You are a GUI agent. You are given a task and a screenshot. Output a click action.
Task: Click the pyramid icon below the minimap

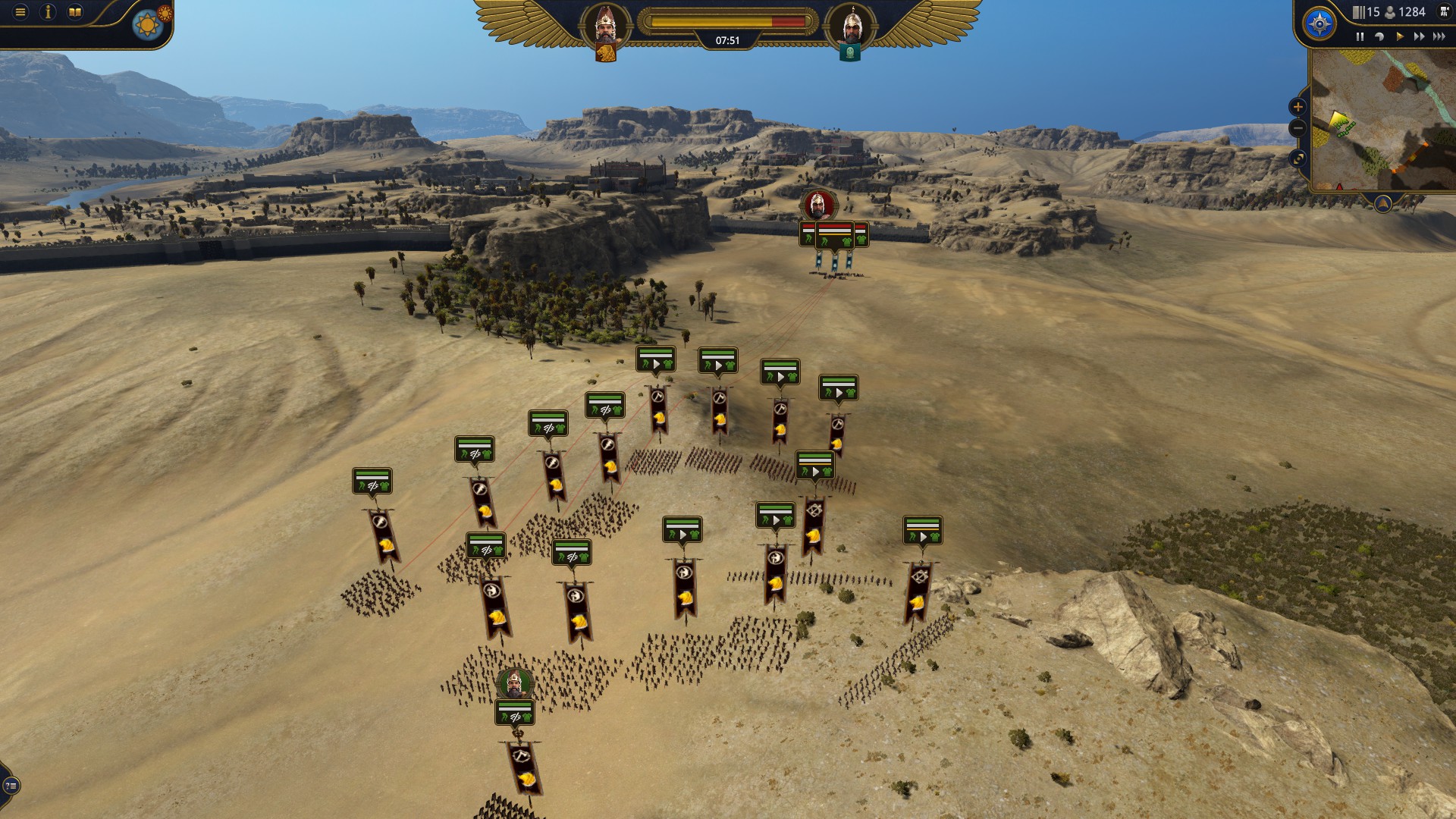[x=1383, y=203]
